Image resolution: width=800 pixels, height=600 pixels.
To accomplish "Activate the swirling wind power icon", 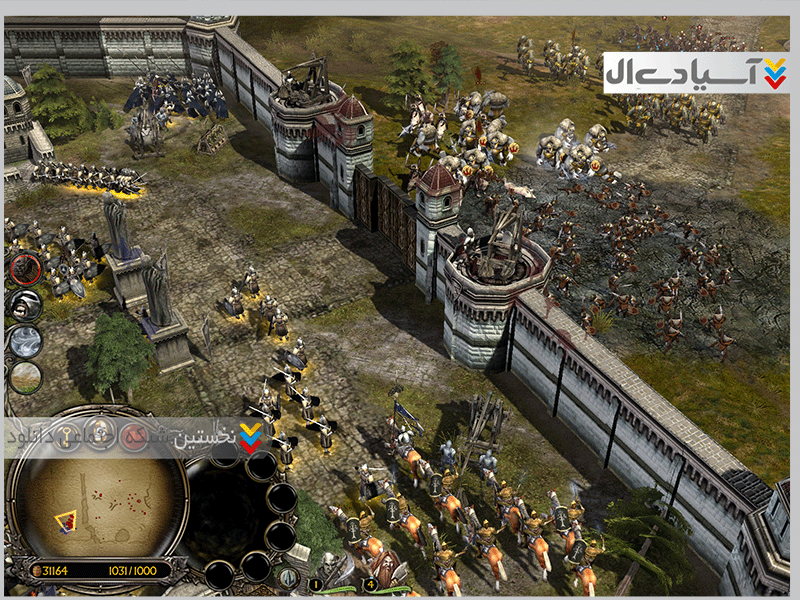I will [25, 342].
